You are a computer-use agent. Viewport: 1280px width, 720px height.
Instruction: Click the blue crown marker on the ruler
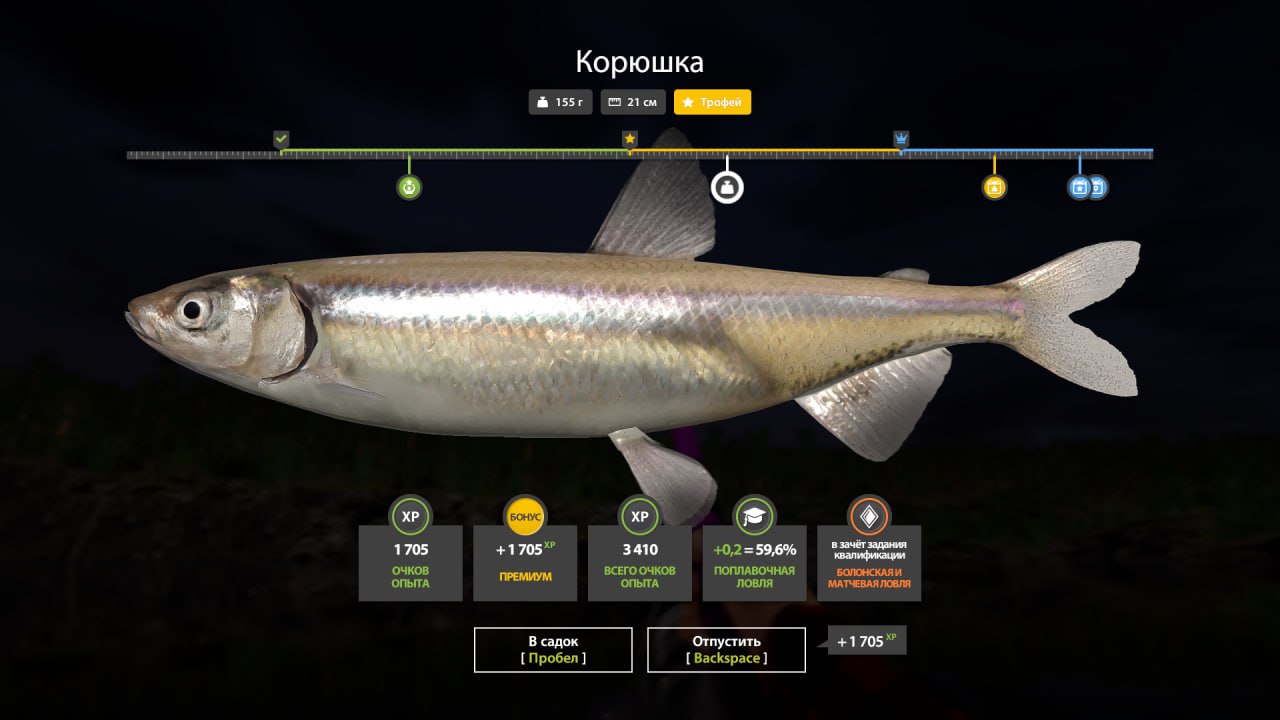pos(902,138)
